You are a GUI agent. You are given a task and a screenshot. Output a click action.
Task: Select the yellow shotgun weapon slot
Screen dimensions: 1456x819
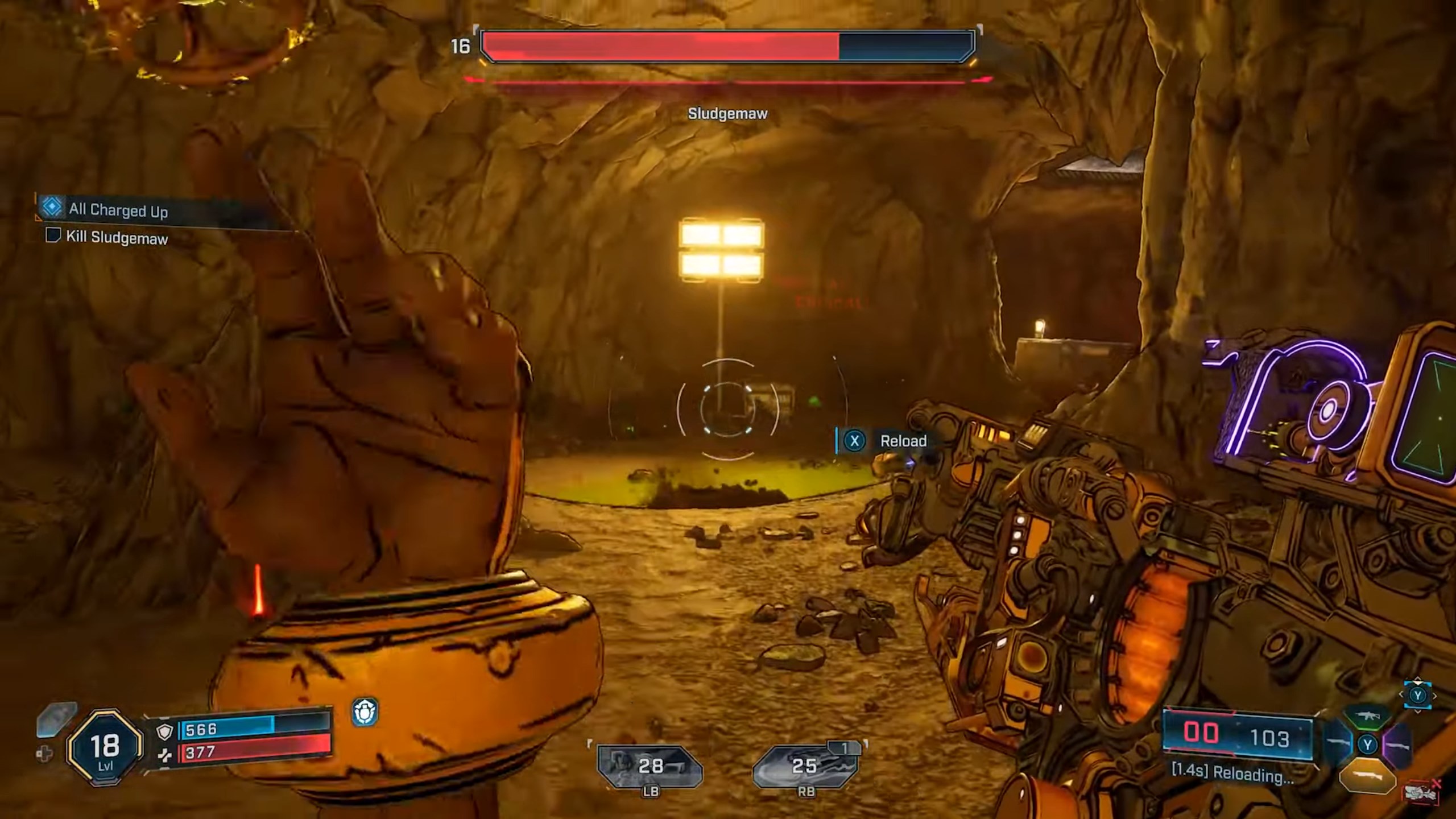coord(1369,777)
